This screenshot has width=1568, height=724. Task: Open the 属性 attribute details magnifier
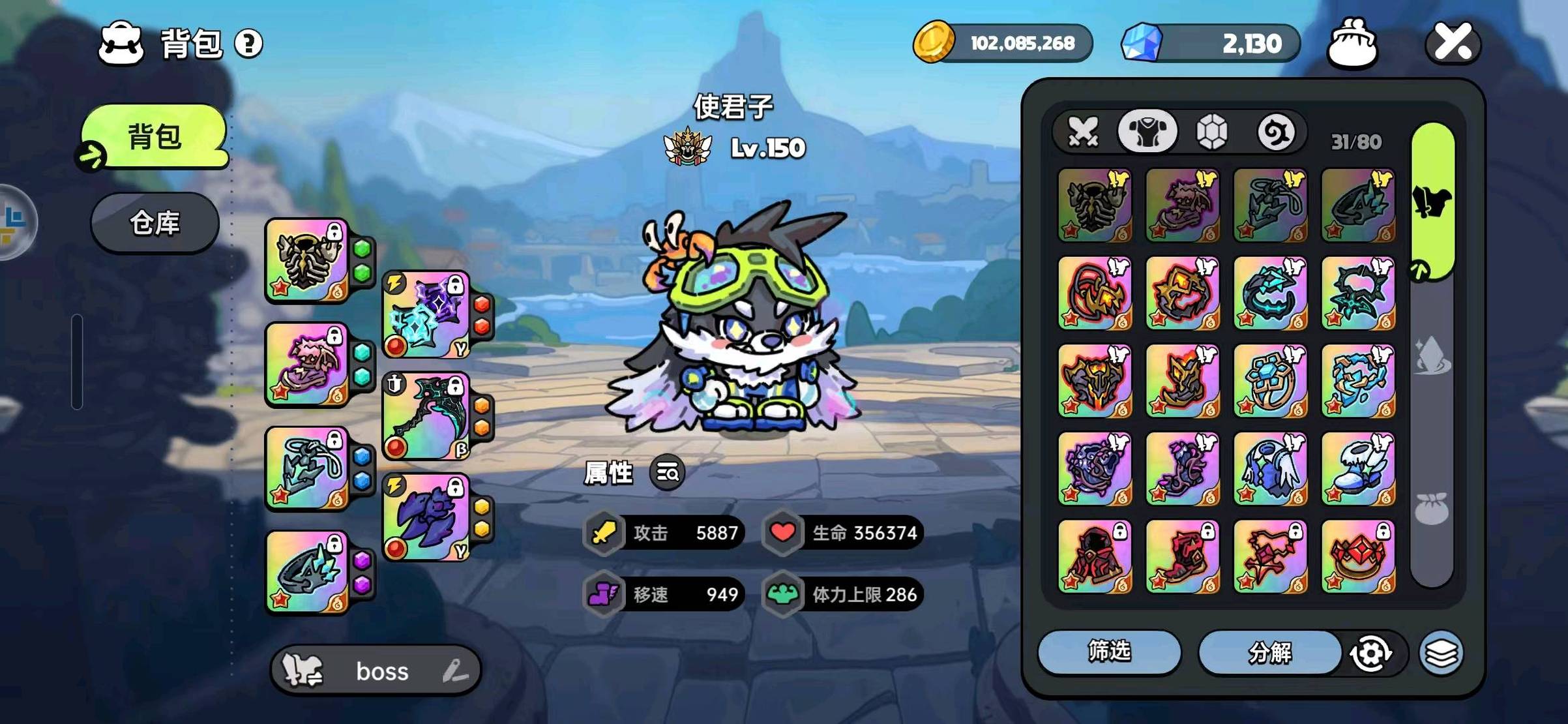[668, 472]
